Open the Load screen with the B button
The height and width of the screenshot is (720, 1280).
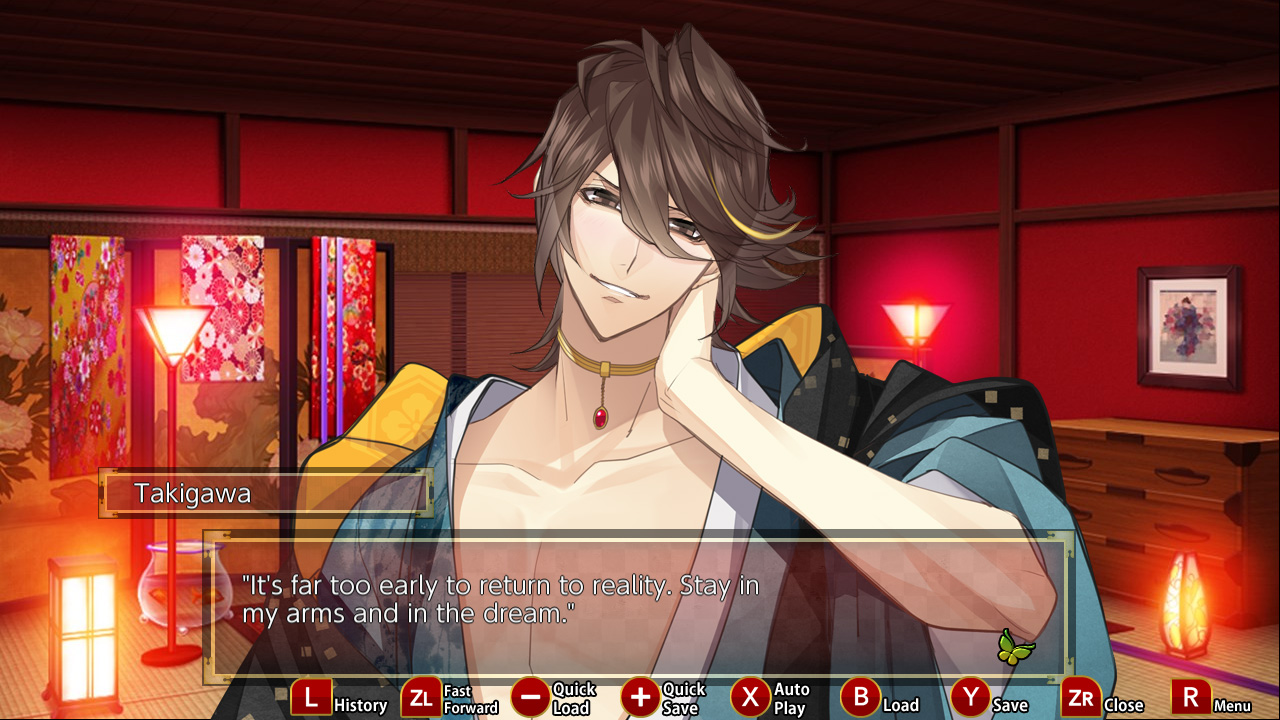[859, 697]
